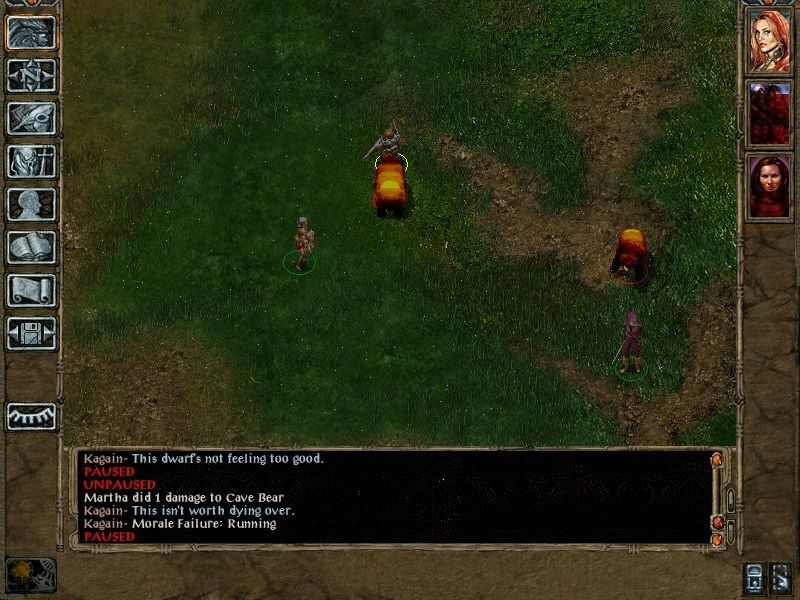
Task: Open the inventory screen with the armor icon
Action: [x=31, y=161]
